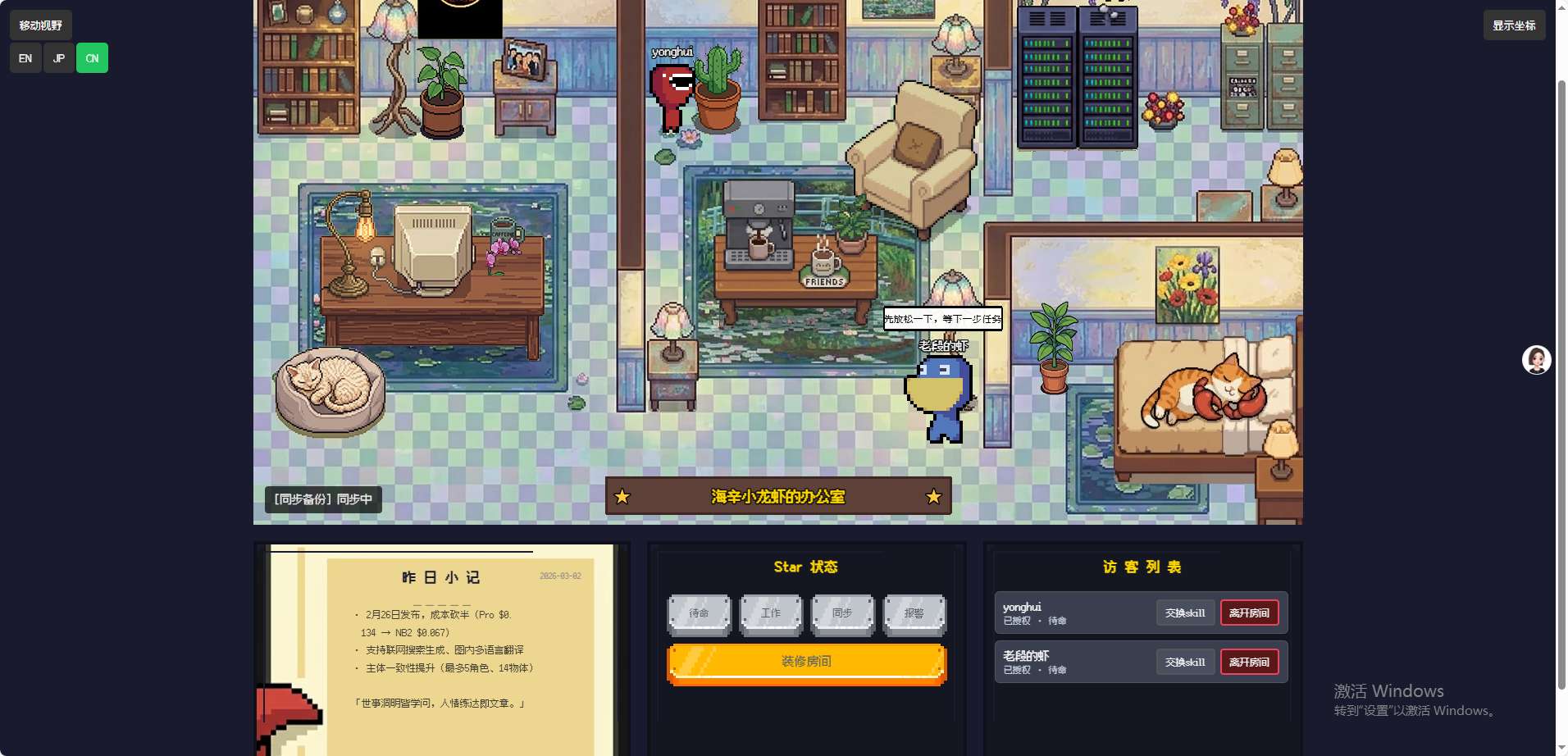Set Star status to 同步
Image resolution: width=1568 pixels, height=756 pixels.
(x=842, y=613)
